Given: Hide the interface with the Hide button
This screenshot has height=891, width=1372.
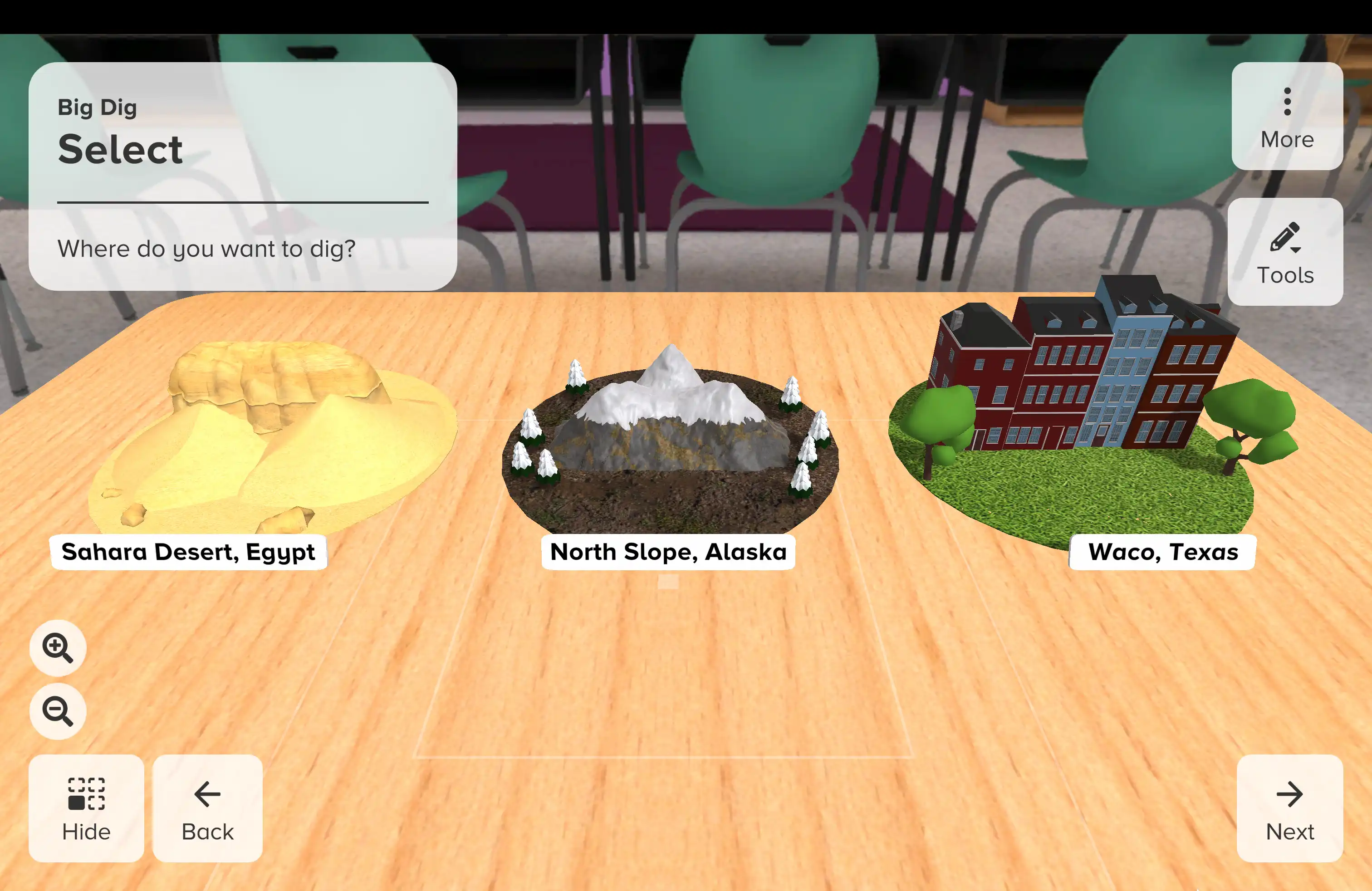Looking at the screenshot, I should pos(87,810).
